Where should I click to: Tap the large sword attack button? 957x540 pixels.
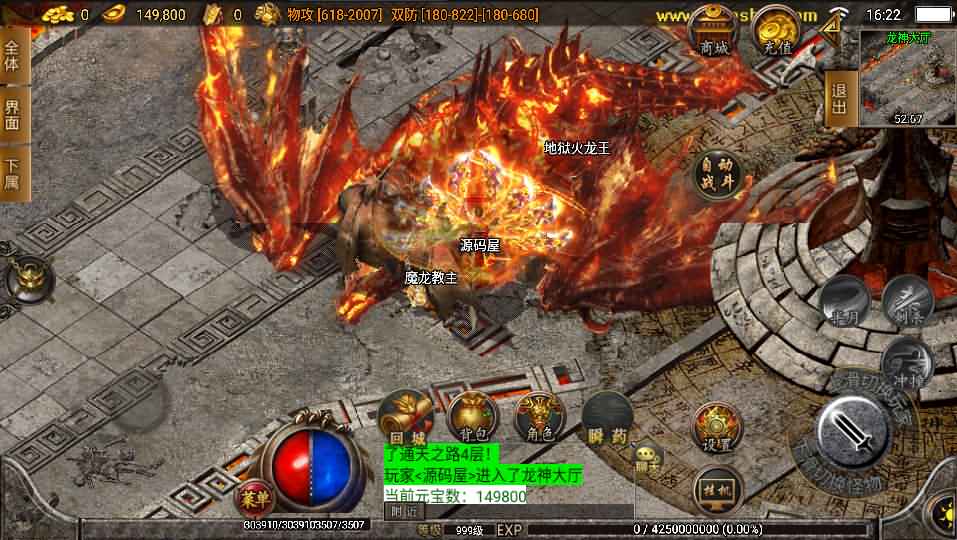click(852, 431)
